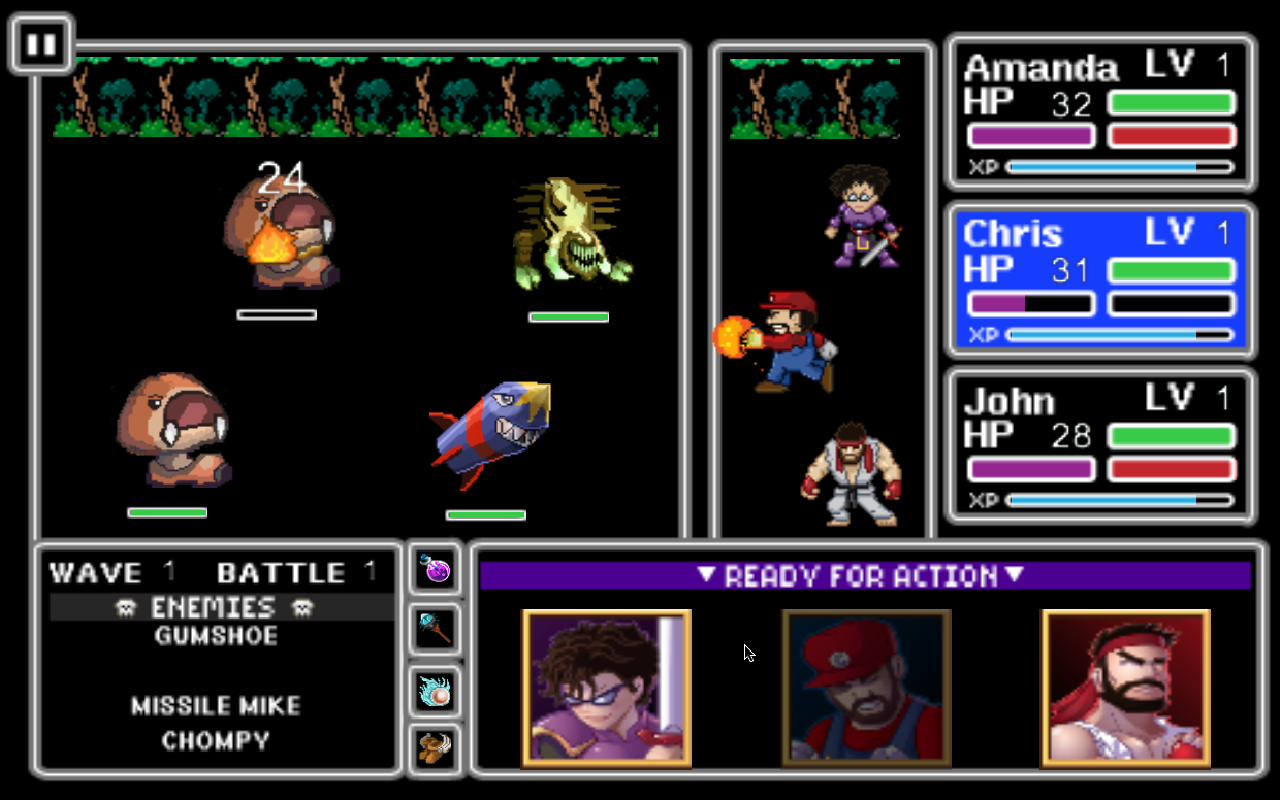Select Missile Mike from the enemies list

[218, 705]
